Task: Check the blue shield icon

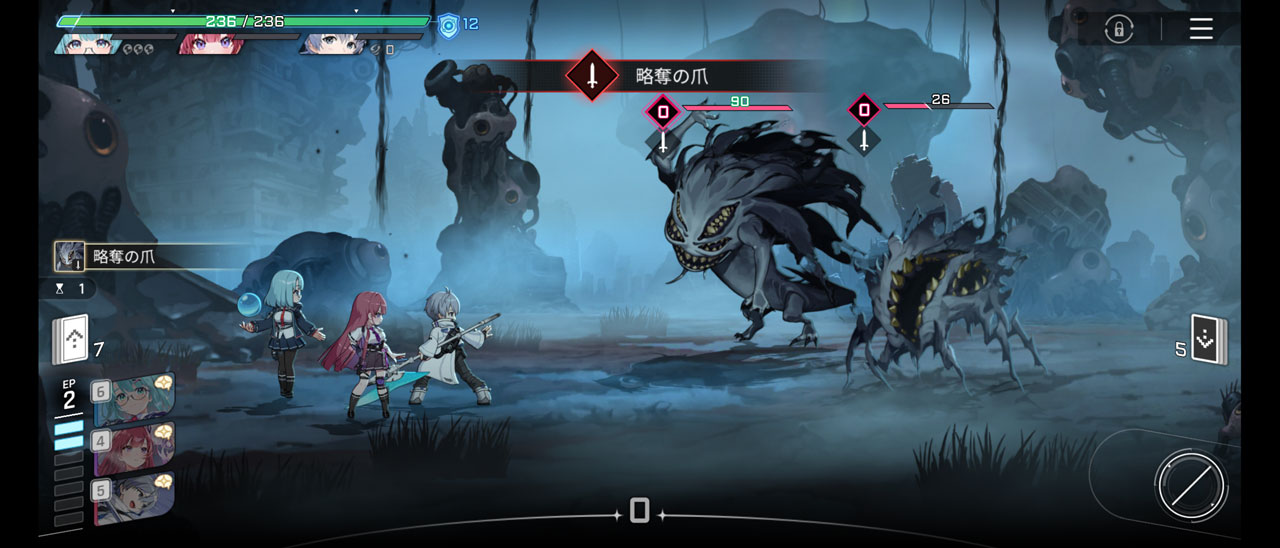Action: click(x=449, y=25)
